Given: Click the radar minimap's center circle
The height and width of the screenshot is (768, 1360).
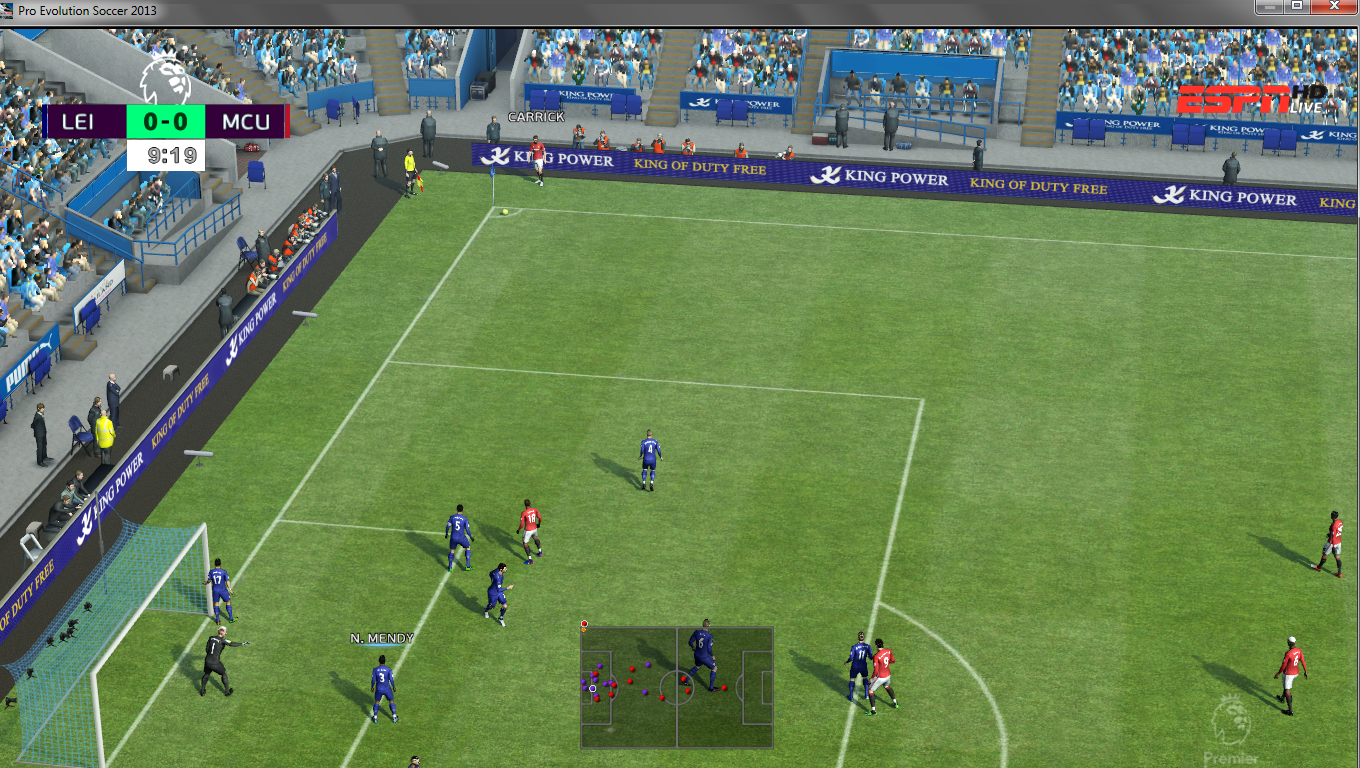Looking at the screenshot, I should (x=677, y=689).
